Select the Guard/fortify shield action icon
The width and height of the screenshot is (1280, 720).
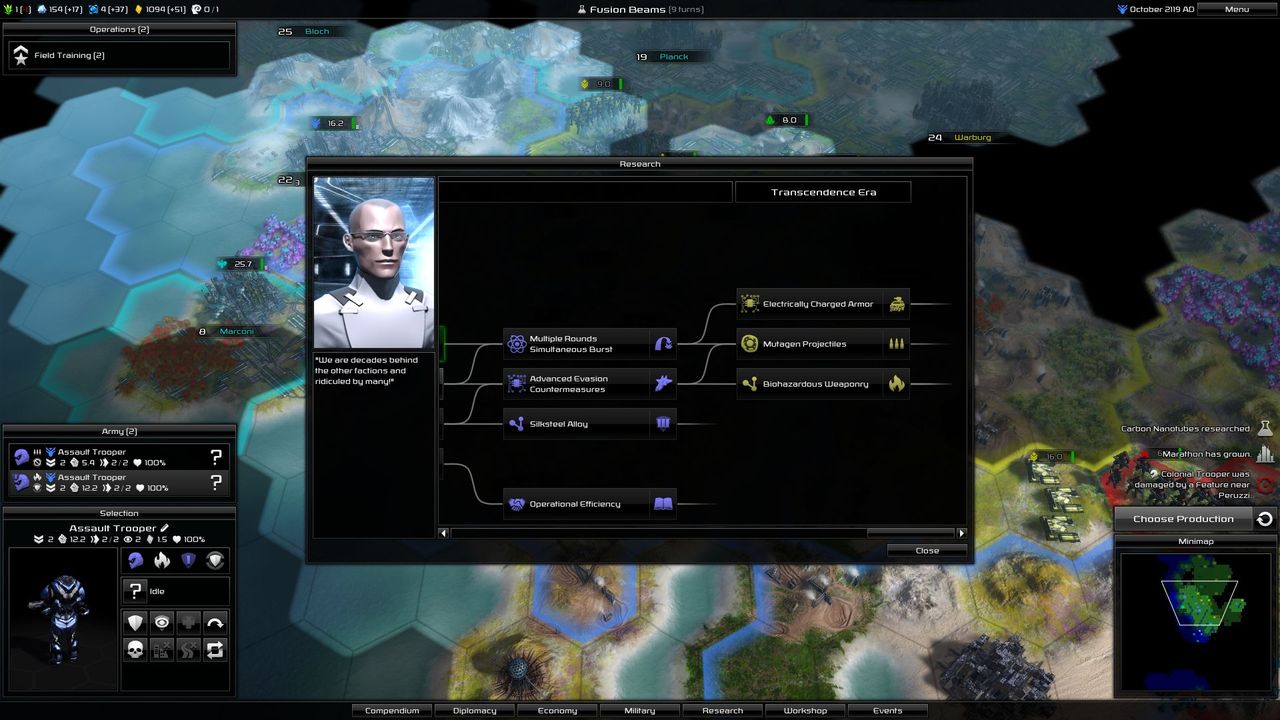point(135,622)
